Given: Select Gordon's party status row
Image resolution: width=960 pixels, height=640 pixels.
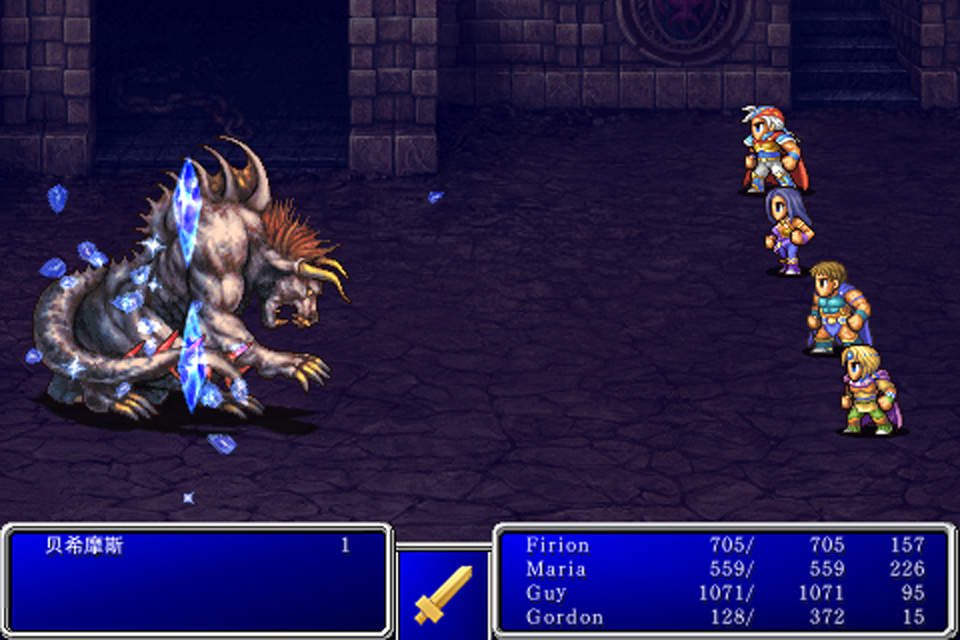Looking at the screenshot, I should [722, 617].
